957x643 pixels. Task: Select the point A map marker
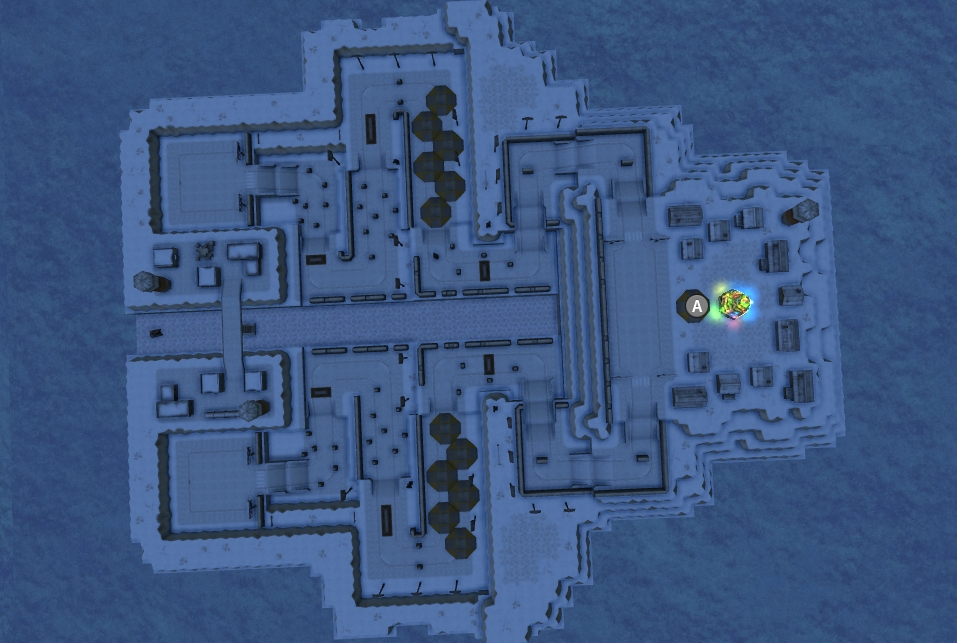696,306
